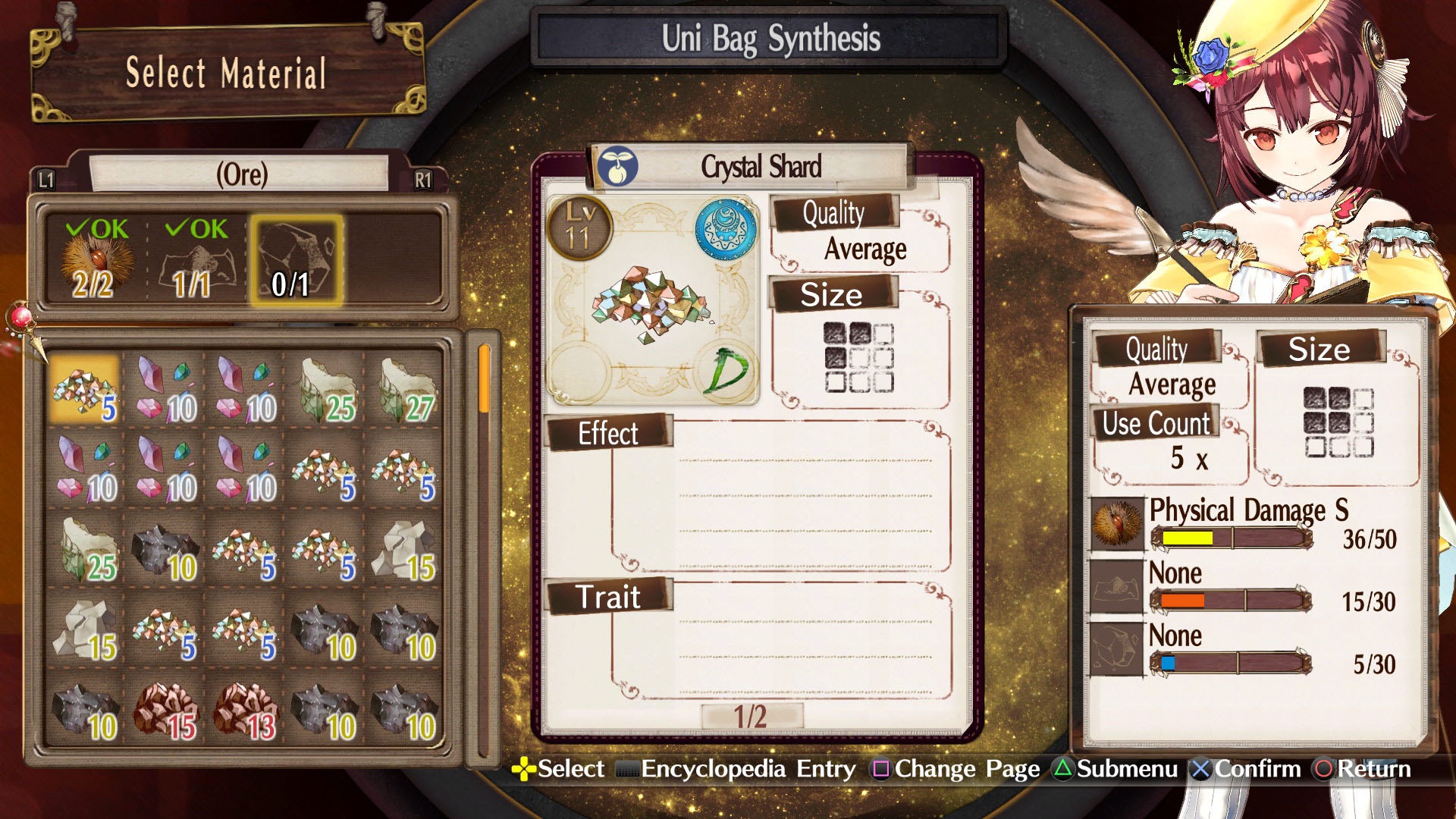Click the (Ore) category selector

click(x=241, y=174)
